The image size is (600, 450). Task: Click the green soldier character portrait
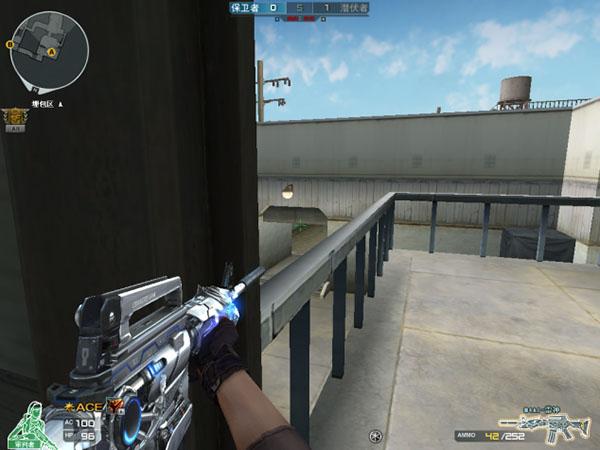(x=30, y=426)
